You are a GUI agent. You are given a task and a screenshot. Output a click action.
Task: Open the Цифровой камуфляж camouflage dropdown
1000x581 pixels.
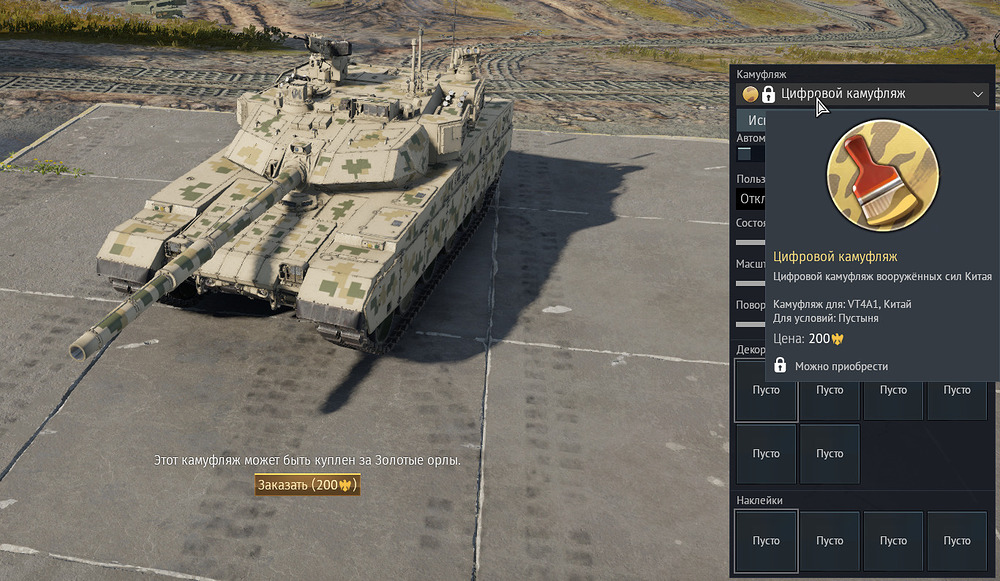pyautogui.click(x=864, y=94)
